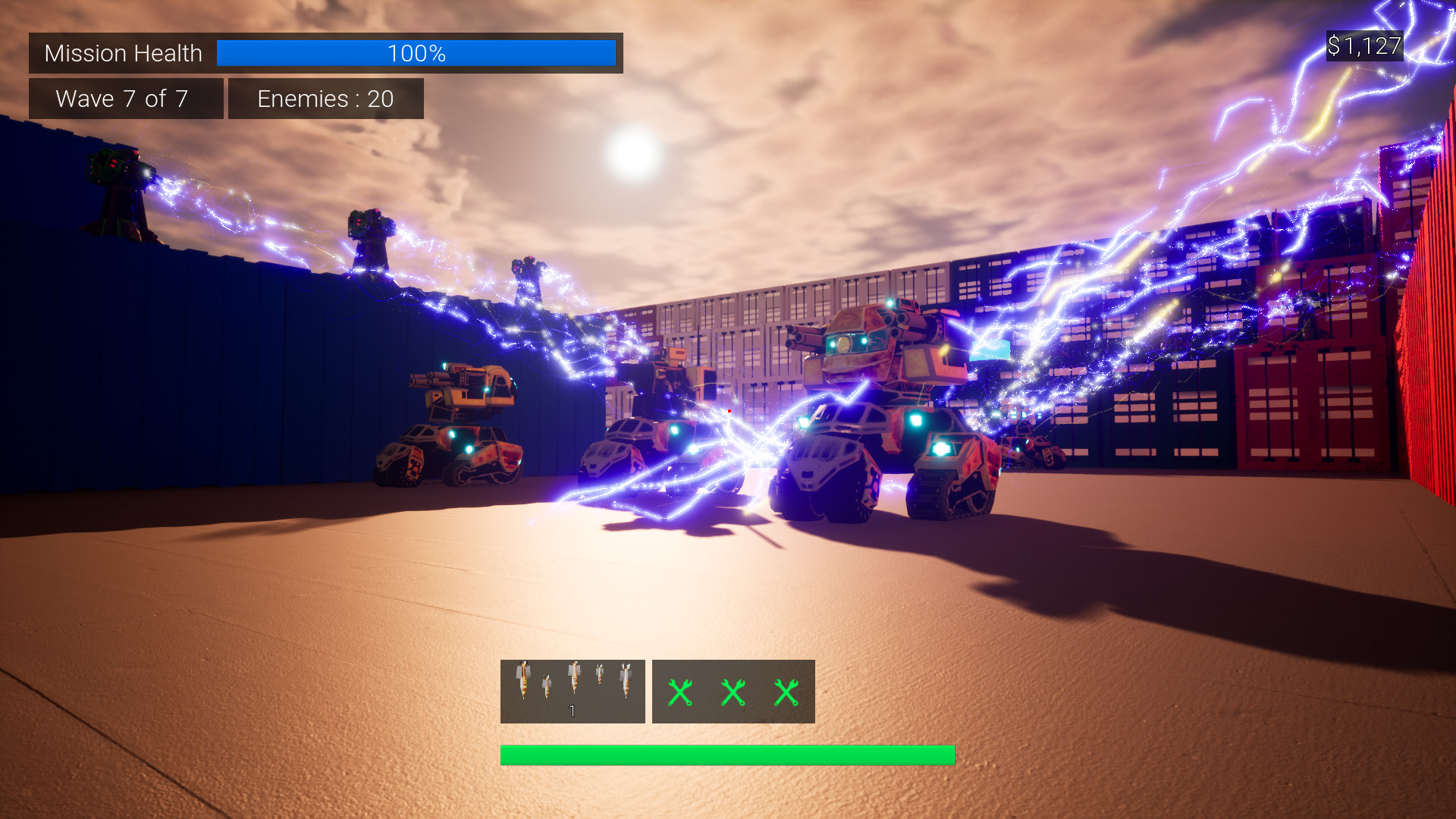Click the Enemies : 20 counter
The image size is (1456, 819).
click(x=325, y=99)
